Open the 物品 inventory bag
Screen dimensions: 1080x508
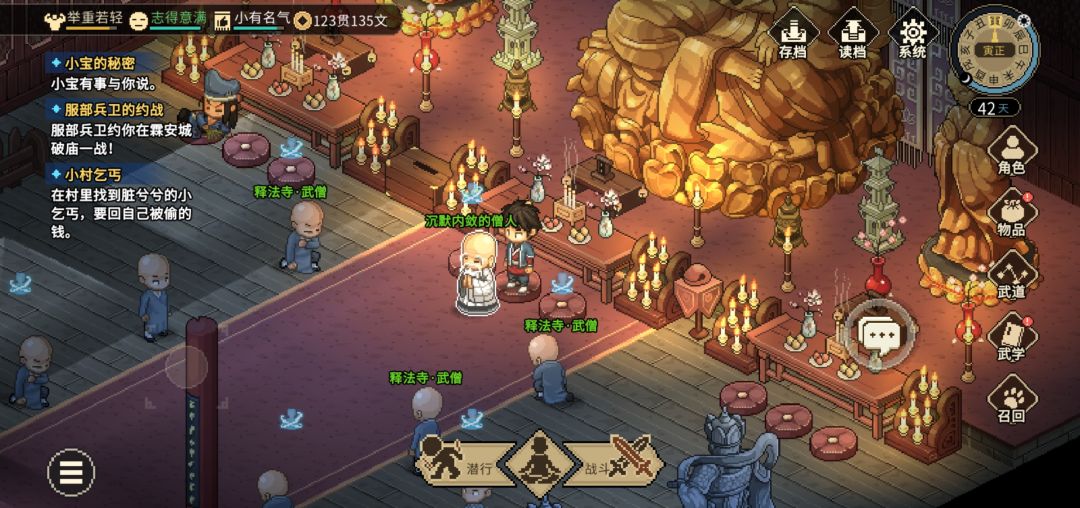[1011, 213]
